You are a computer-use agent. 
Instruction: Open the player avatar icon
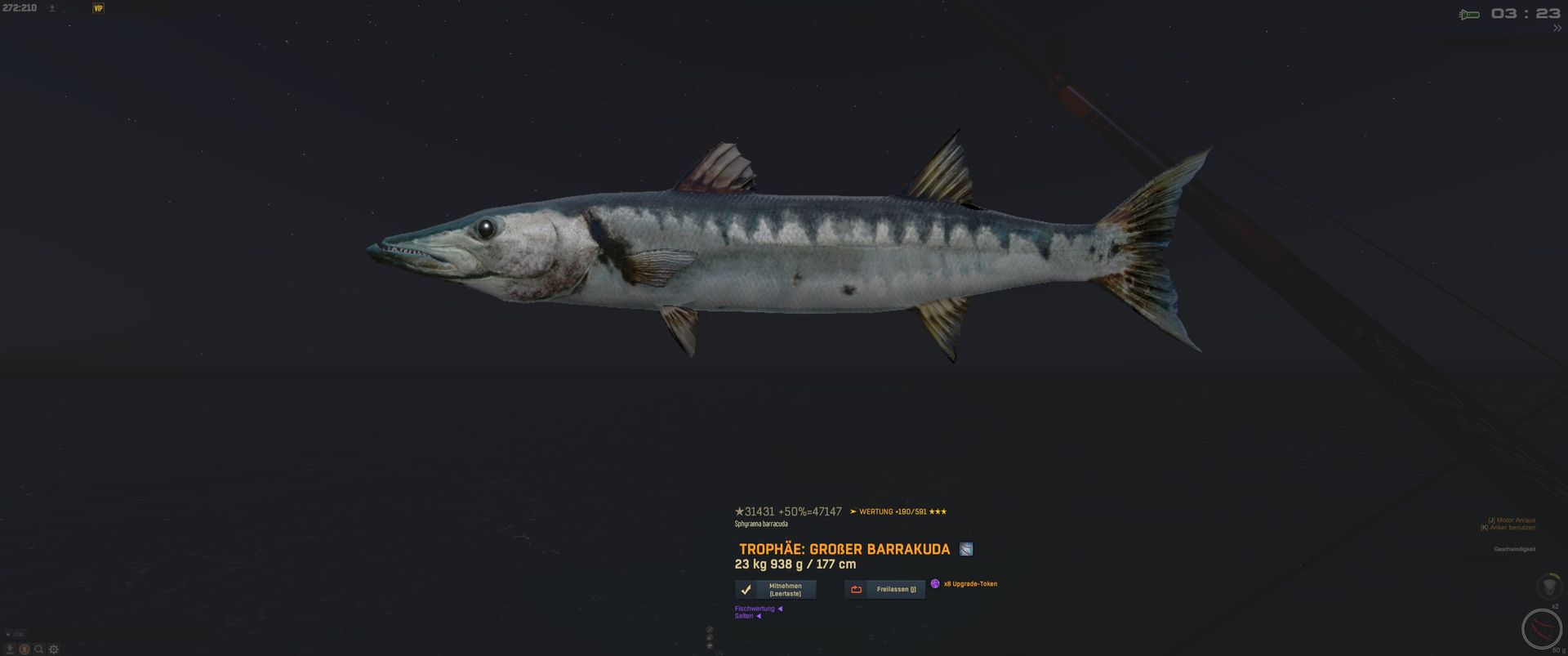(x=24, y=649)
